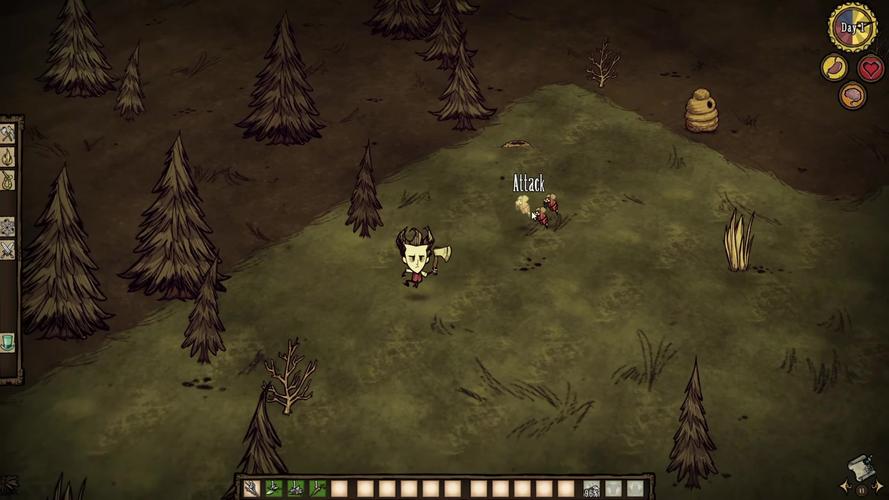Show the Fight crafting tab with crossed swords
The height and width of the screenshot is (500, 889).
[x=8, y=249]
